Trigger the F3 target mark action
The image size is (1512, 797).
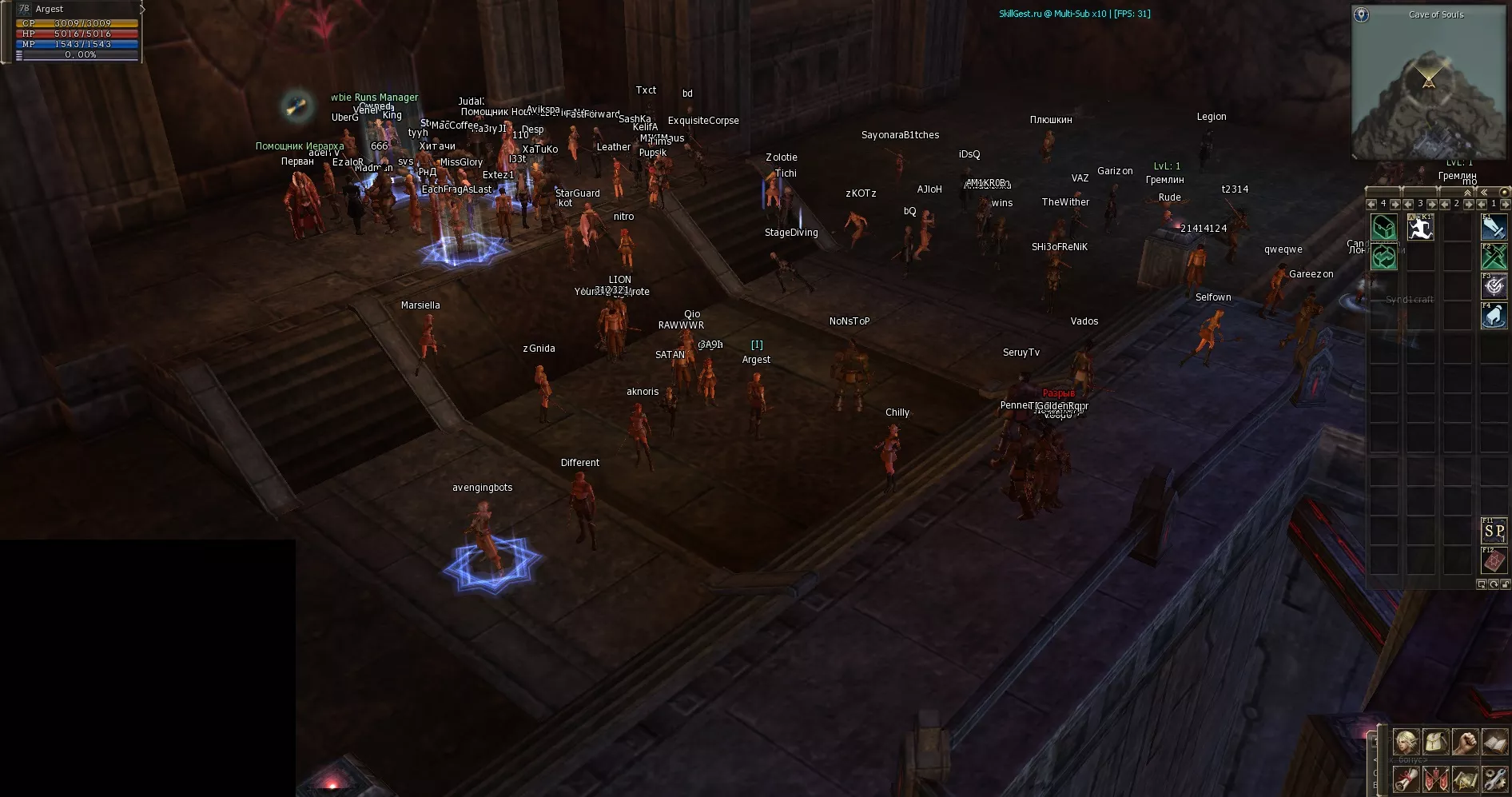pos(1494,286)
